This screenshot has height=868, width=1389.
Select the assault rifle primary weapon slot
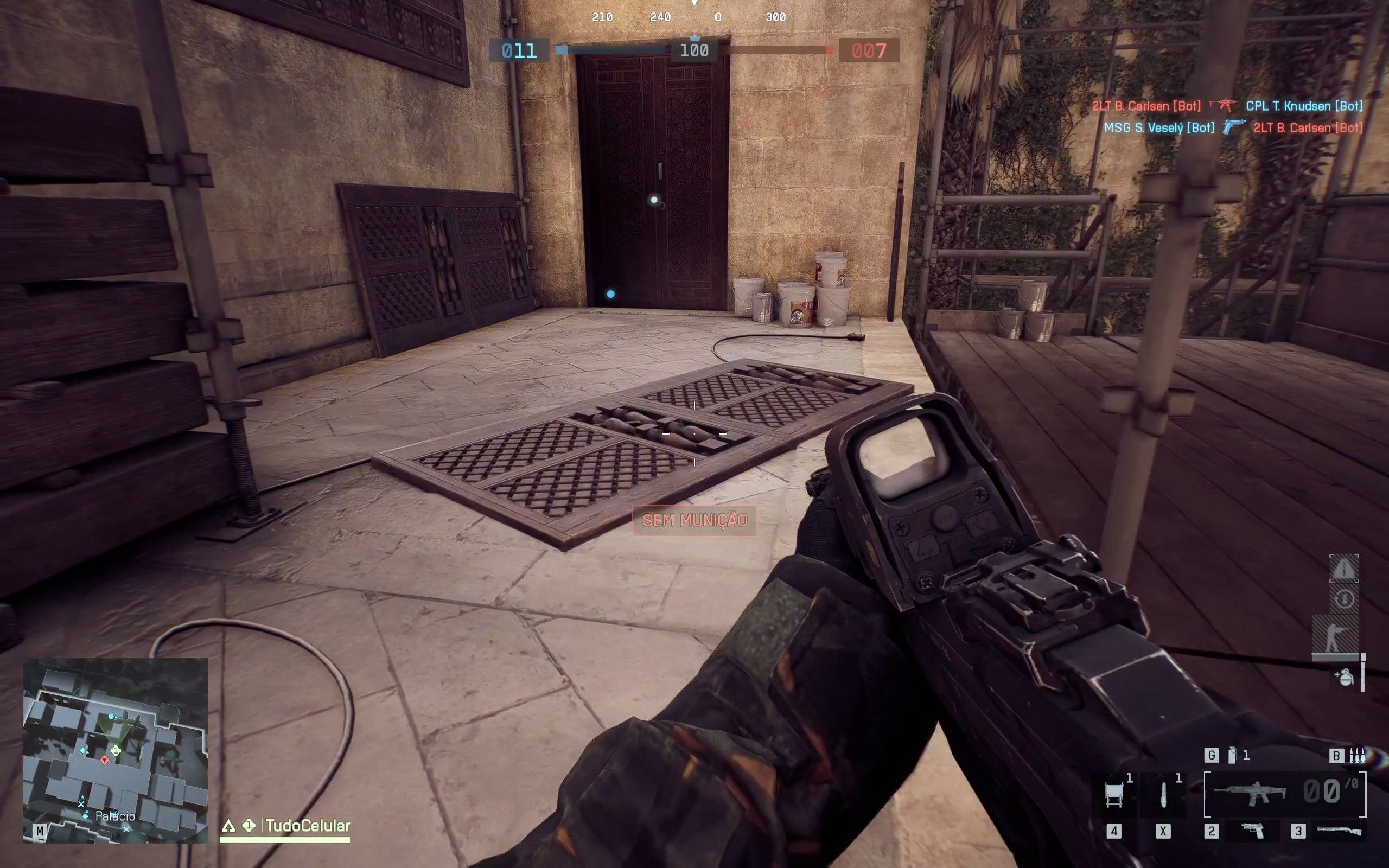(x=1250, y=794)
